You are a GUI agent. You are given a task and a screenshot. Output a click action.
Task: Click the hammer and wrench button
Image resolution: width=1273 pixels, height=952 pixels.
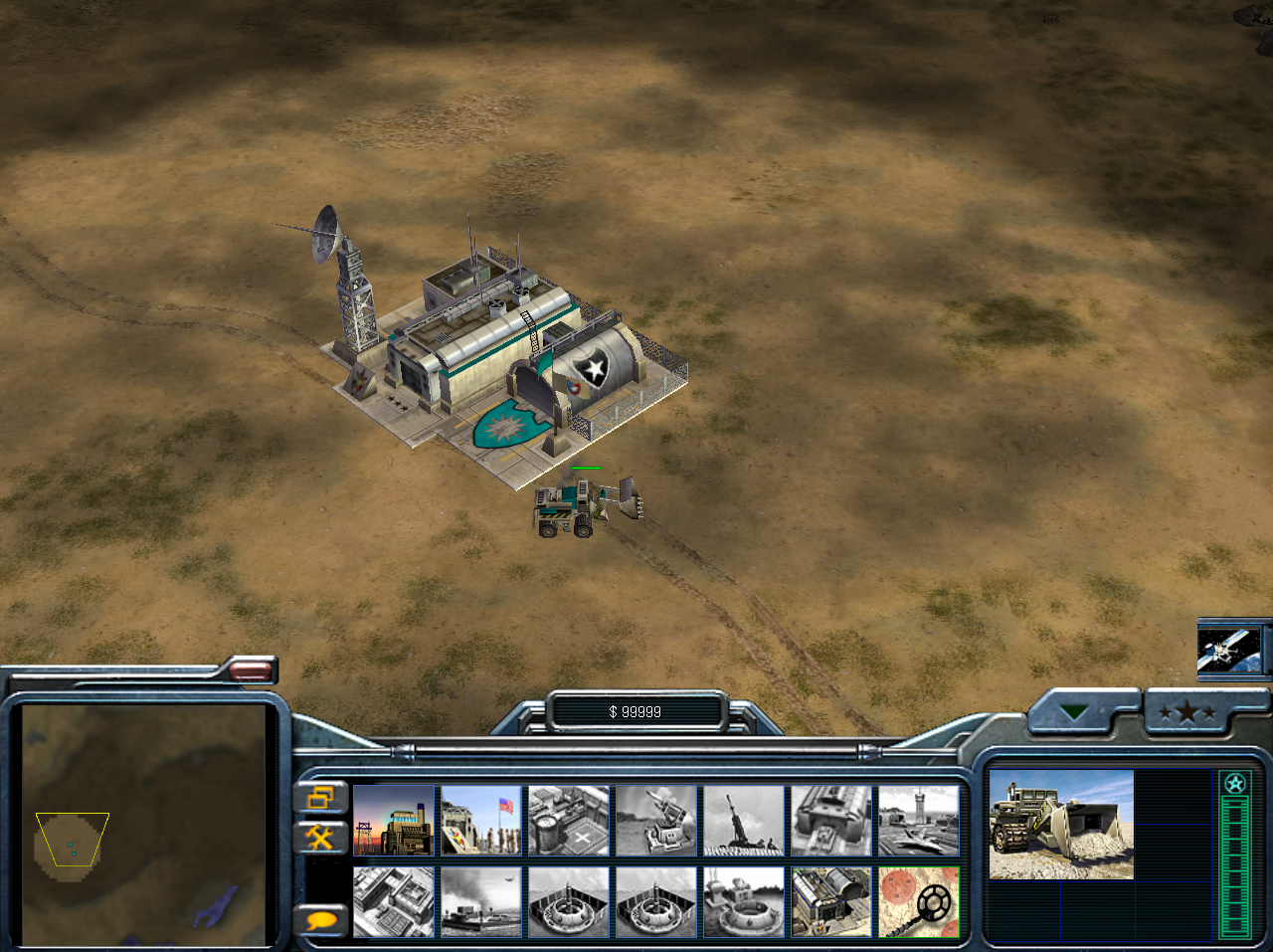tap(321, 838)
